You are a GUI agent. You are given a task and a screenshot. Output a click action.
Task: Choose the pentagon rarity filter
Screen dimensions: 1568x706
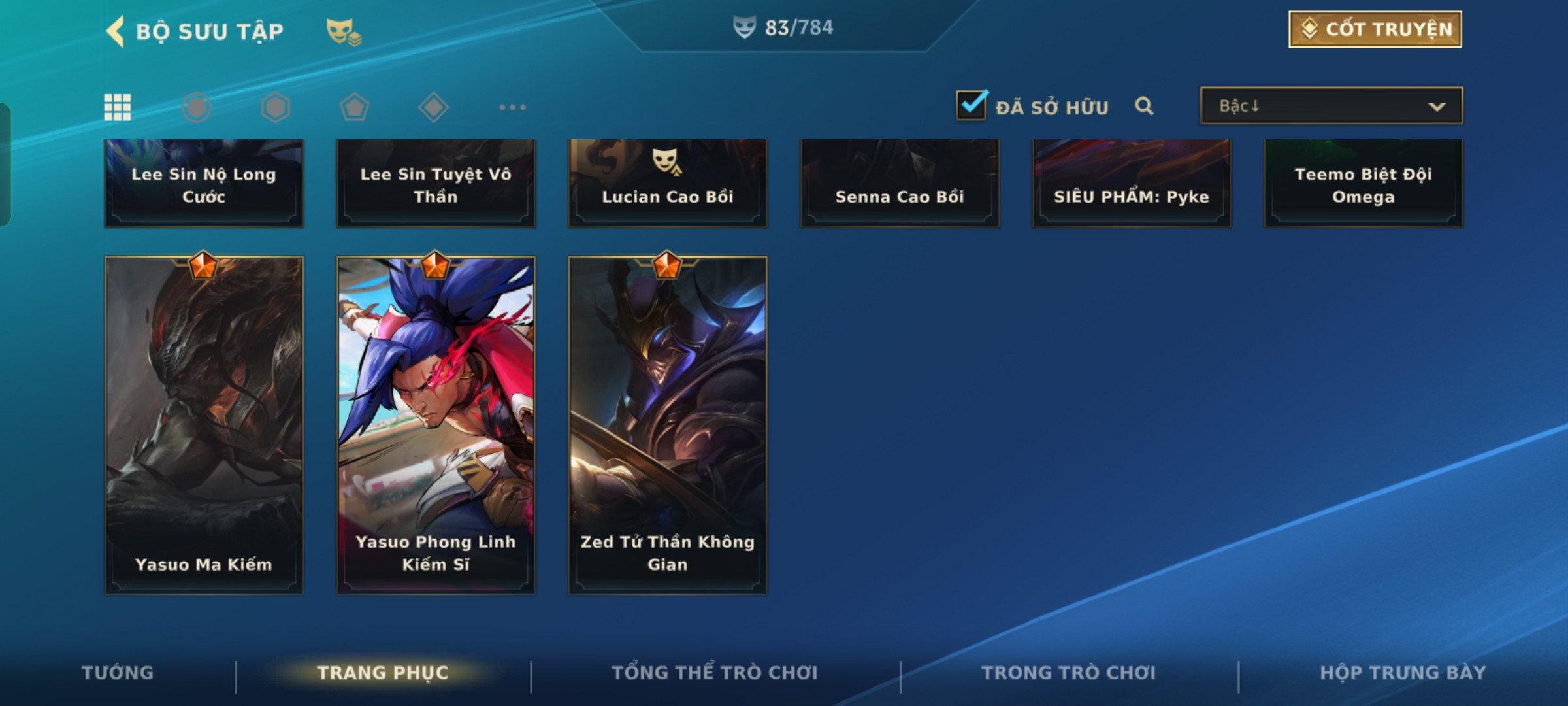[355, 107]
